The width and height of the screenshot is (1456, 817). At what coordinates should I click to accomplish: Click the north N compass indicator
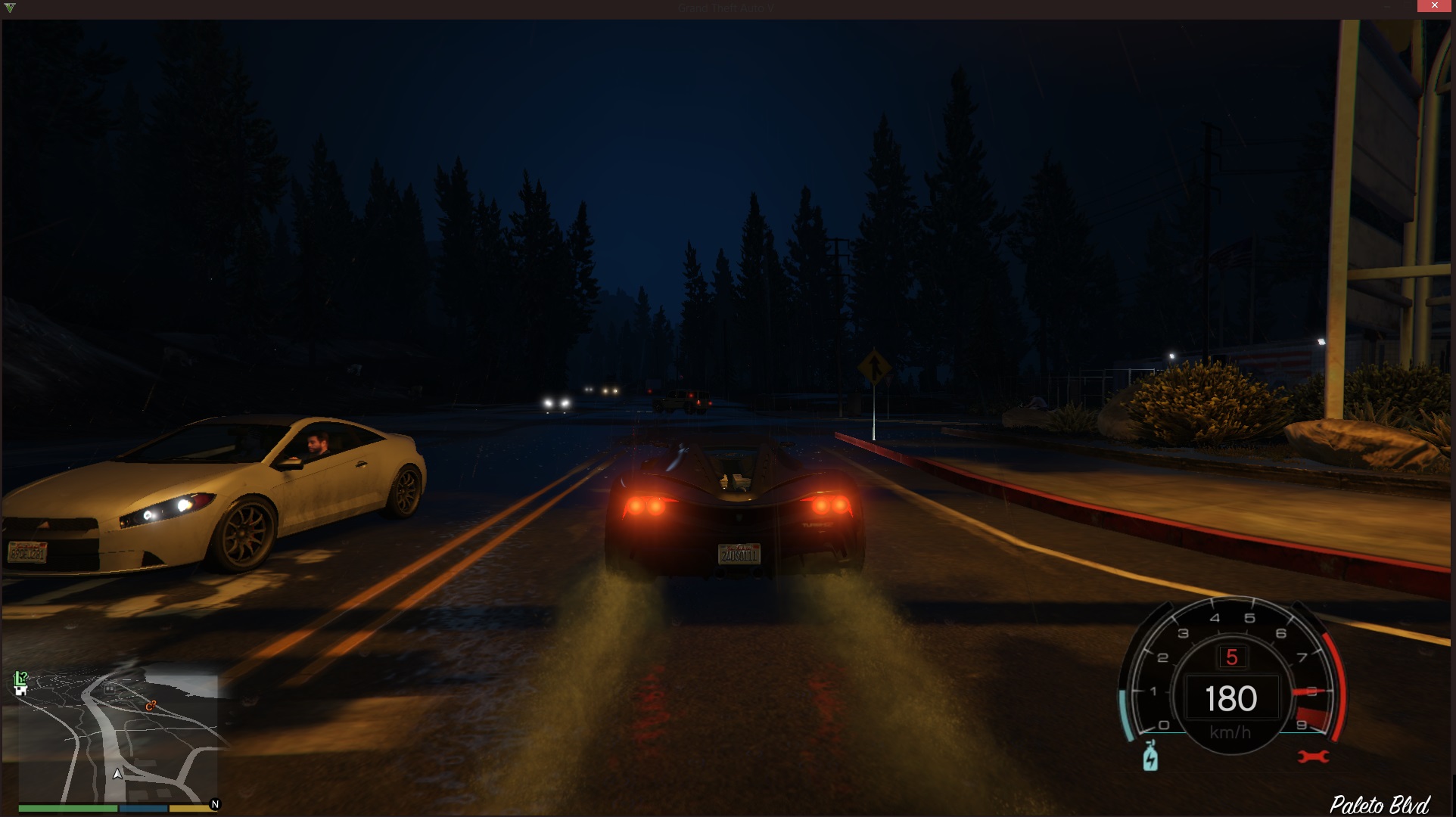[x=215, y=804]
